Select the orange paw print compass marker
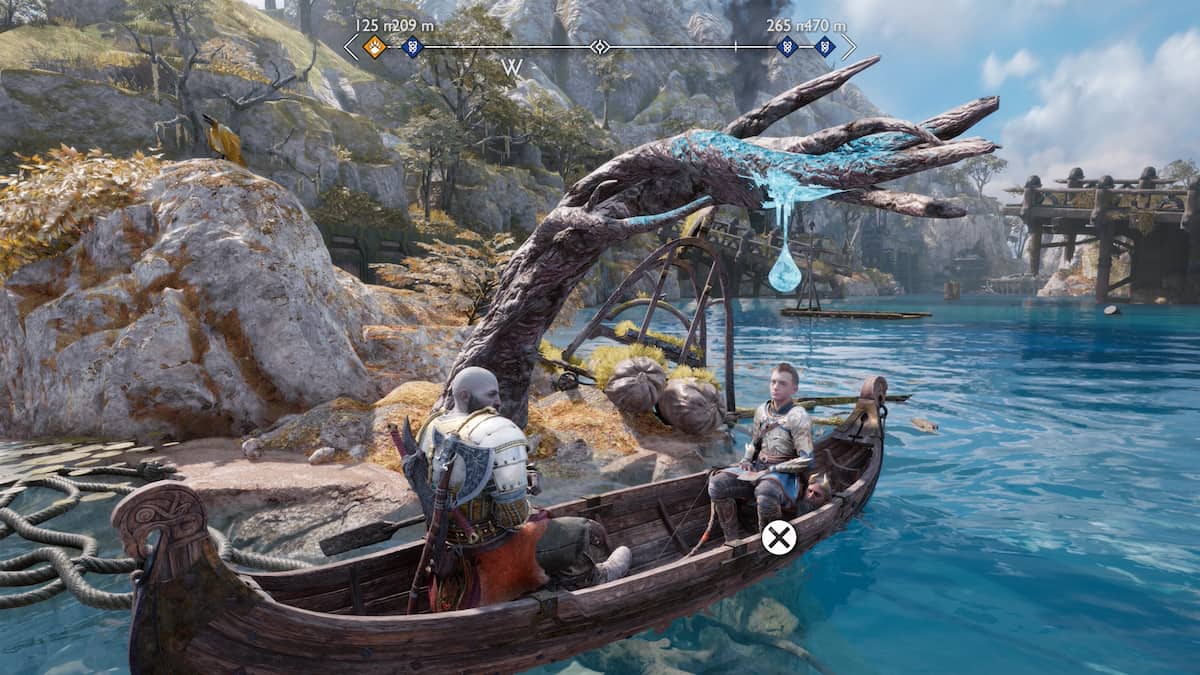This screenshot has width=1200, height=675. coord(374,46)
